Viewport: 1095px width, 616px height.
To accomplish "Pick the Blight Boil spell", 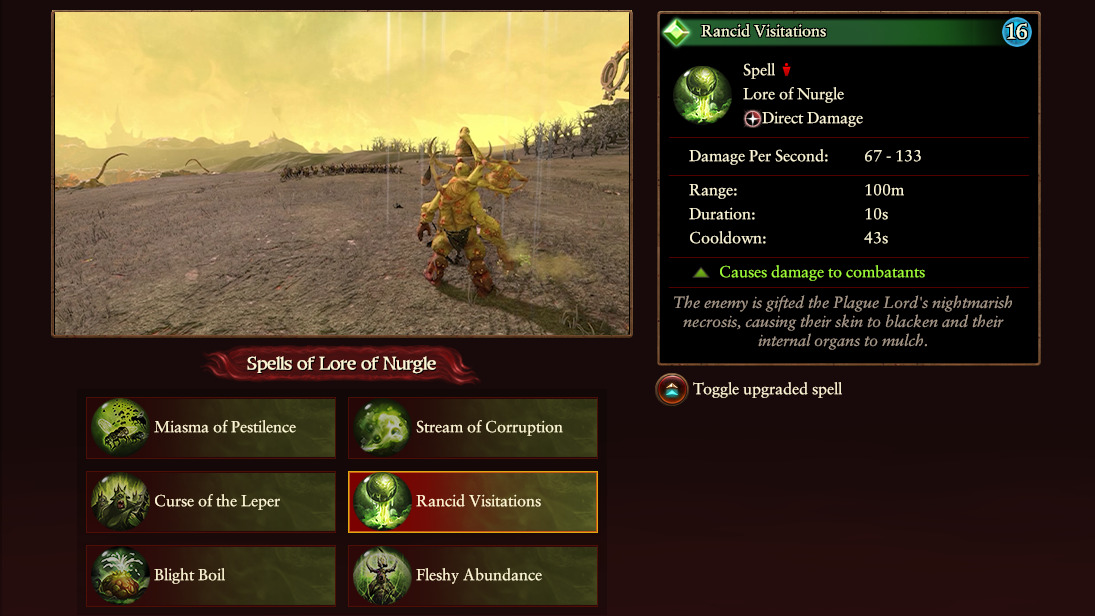I will 211,576.
